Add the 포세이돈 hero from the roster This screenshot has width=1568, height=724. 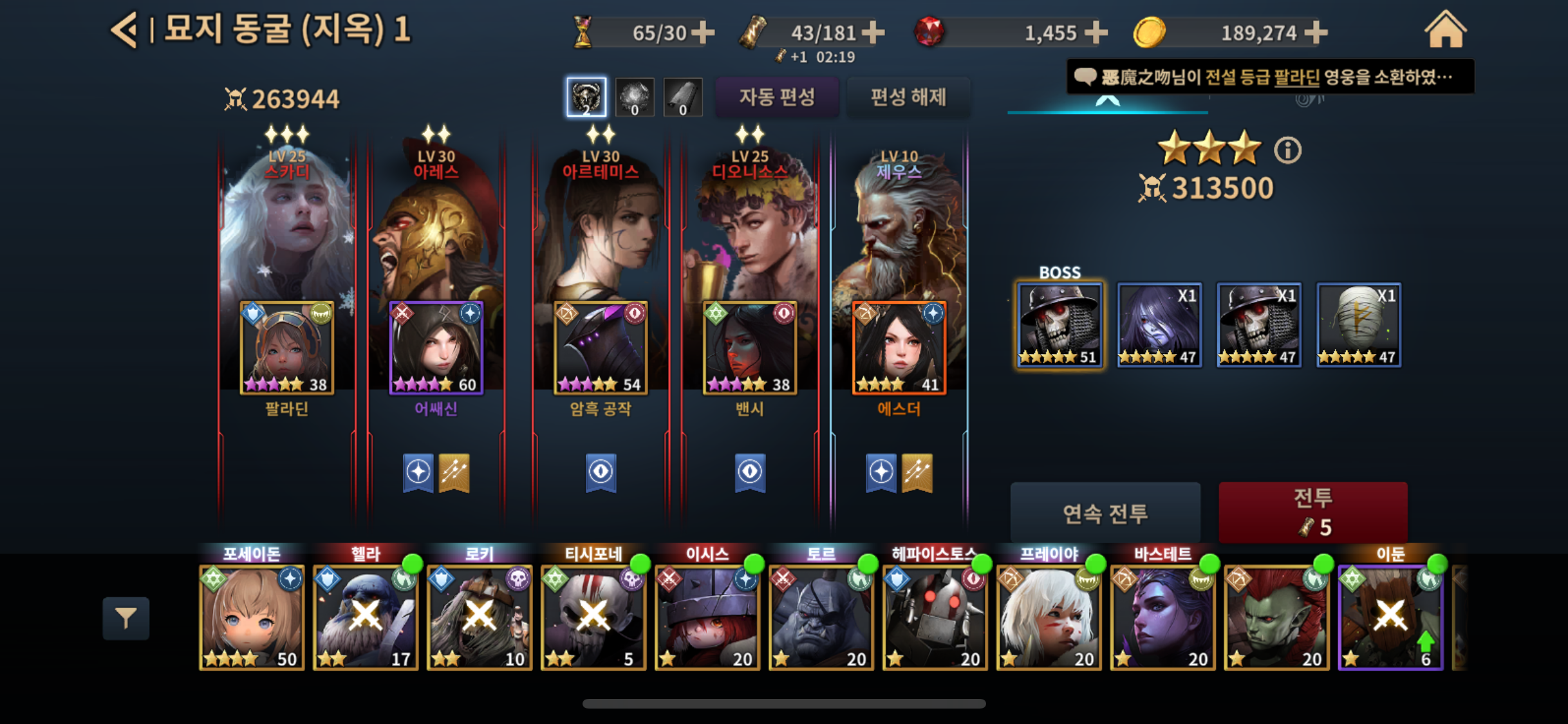252,618
